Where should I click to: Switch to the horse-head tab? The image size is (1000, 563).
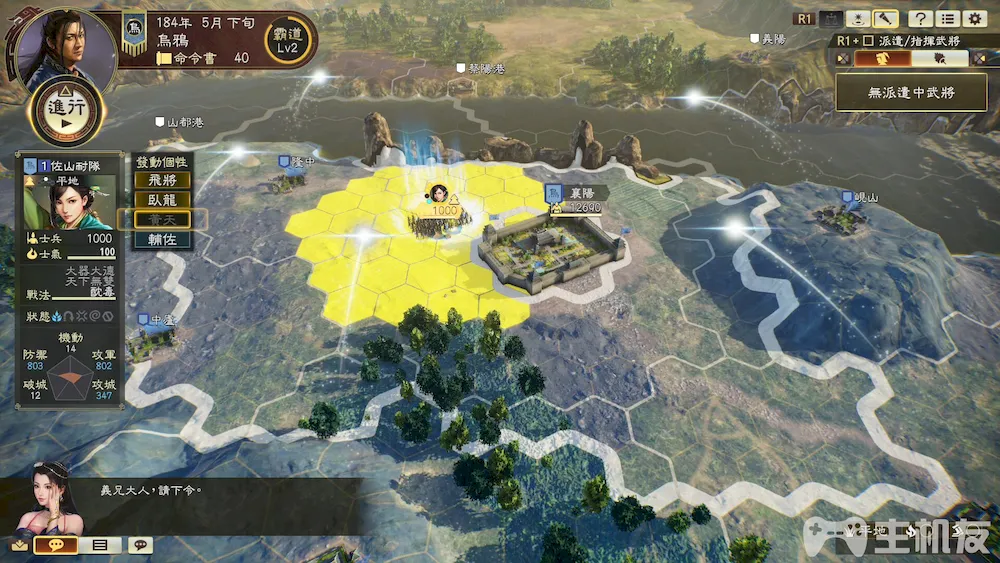(x=939, y=58)
